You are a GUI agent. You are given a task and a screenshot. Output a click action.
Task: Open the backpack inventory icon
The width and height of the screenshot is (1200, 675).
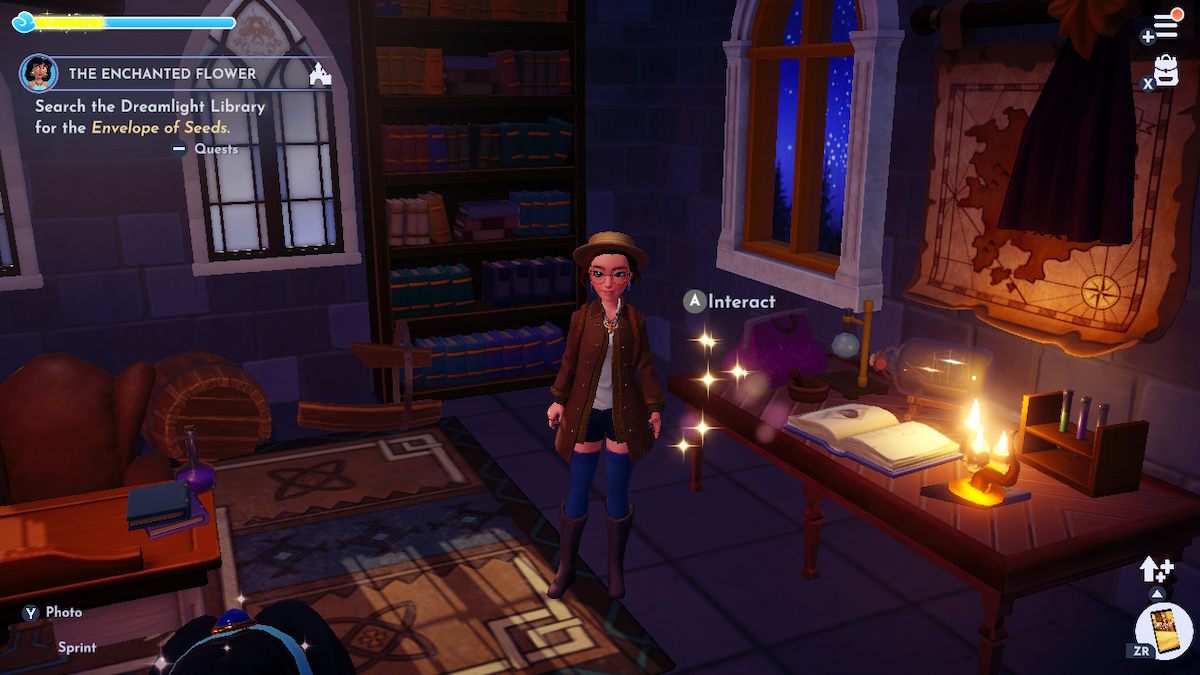click(1166, 71)
